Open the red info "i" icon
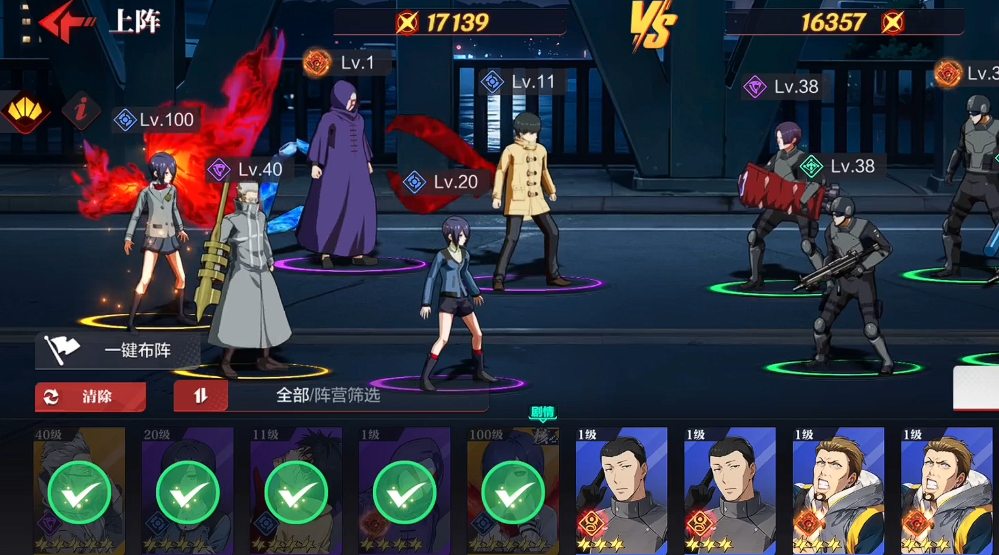 [x=82, y=110]
